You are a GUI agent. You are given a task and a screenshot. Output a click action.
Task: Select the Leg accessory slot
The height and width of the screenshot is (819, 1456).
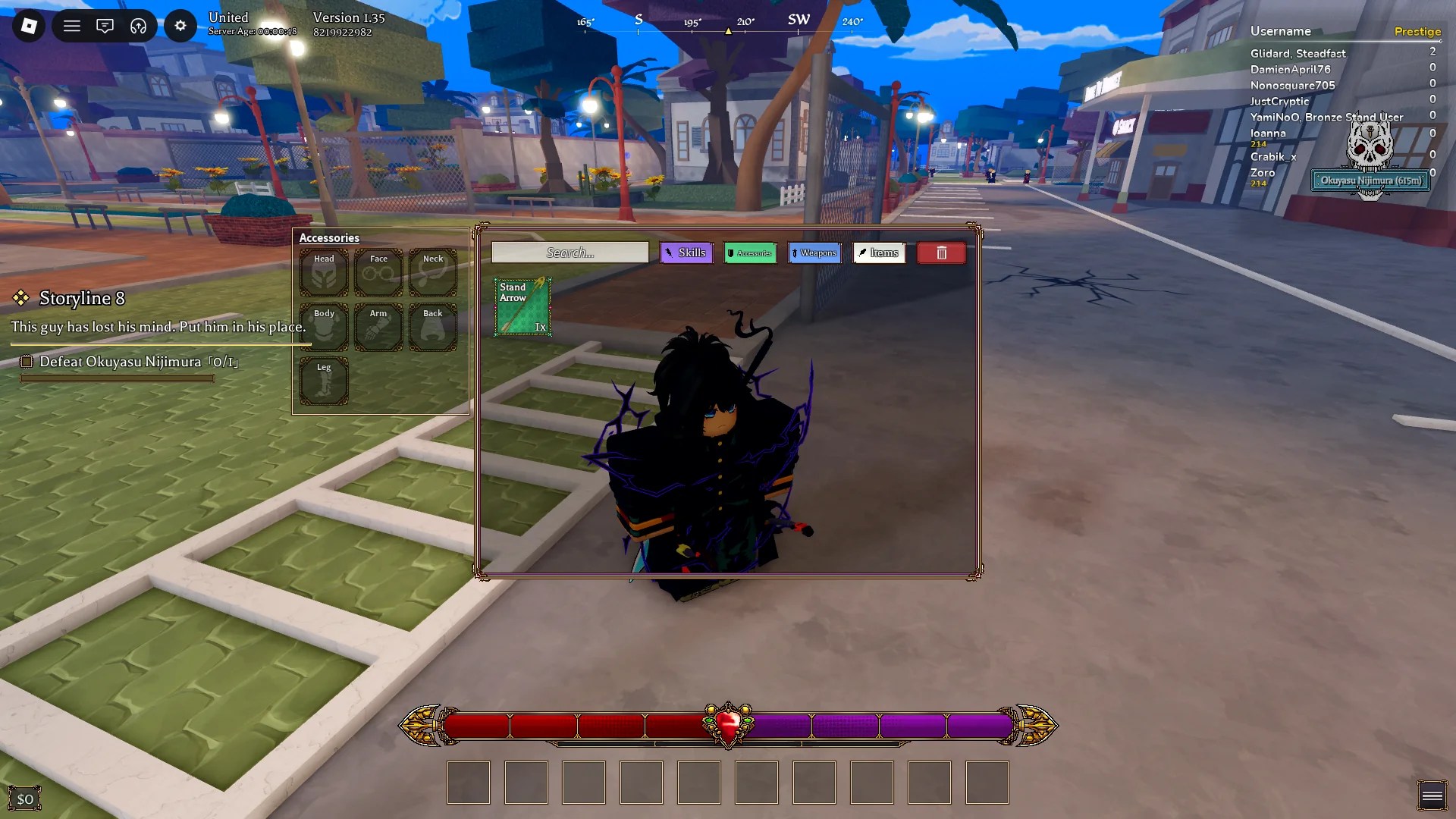click(x=324, y=381)
